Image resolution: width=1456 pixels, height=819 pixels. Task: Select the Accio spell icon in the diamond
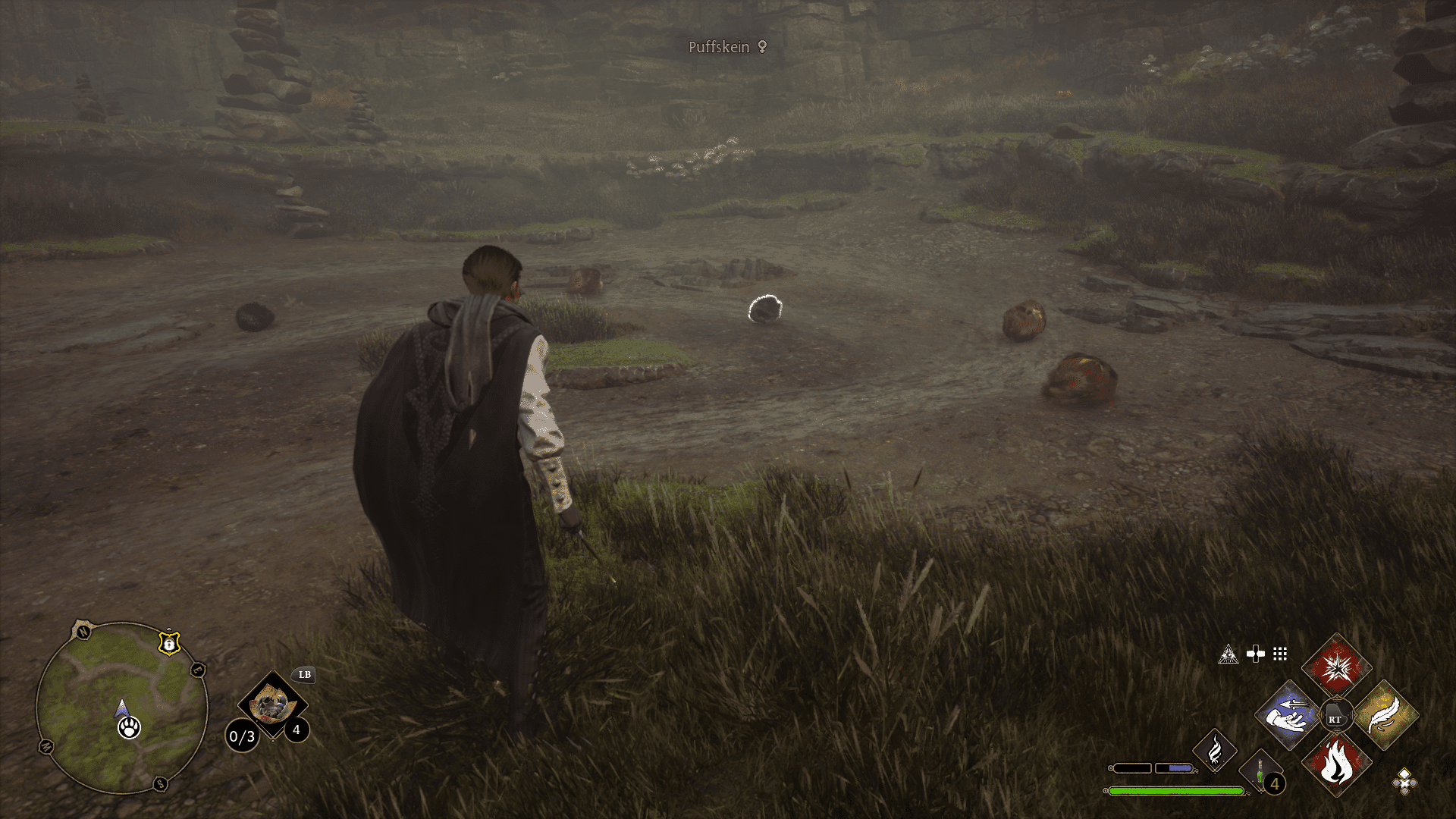pyautogui.click(x=1288, y=714)
